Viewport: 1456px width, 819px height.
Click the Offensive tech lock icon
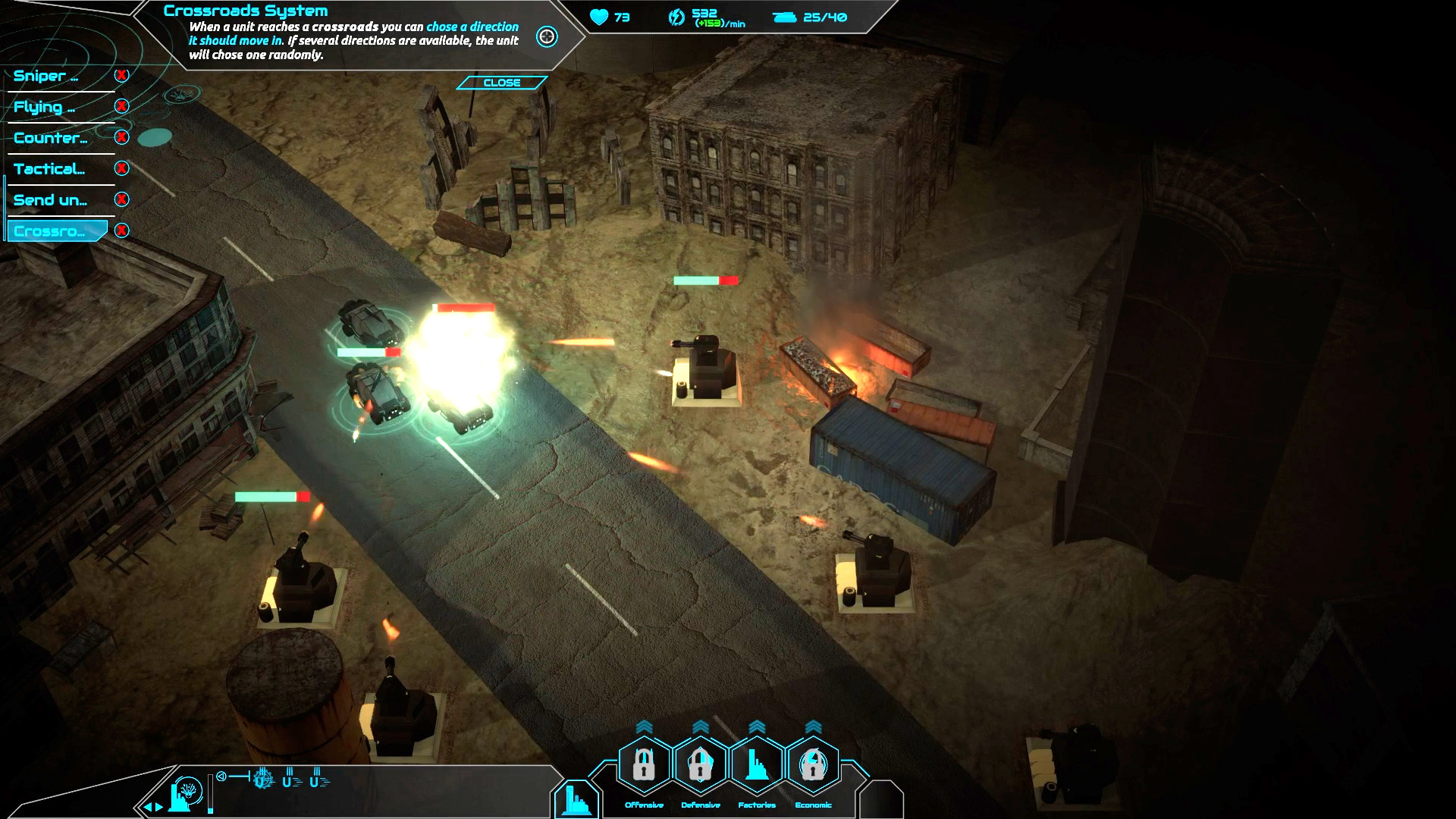(x=643, y=764)
